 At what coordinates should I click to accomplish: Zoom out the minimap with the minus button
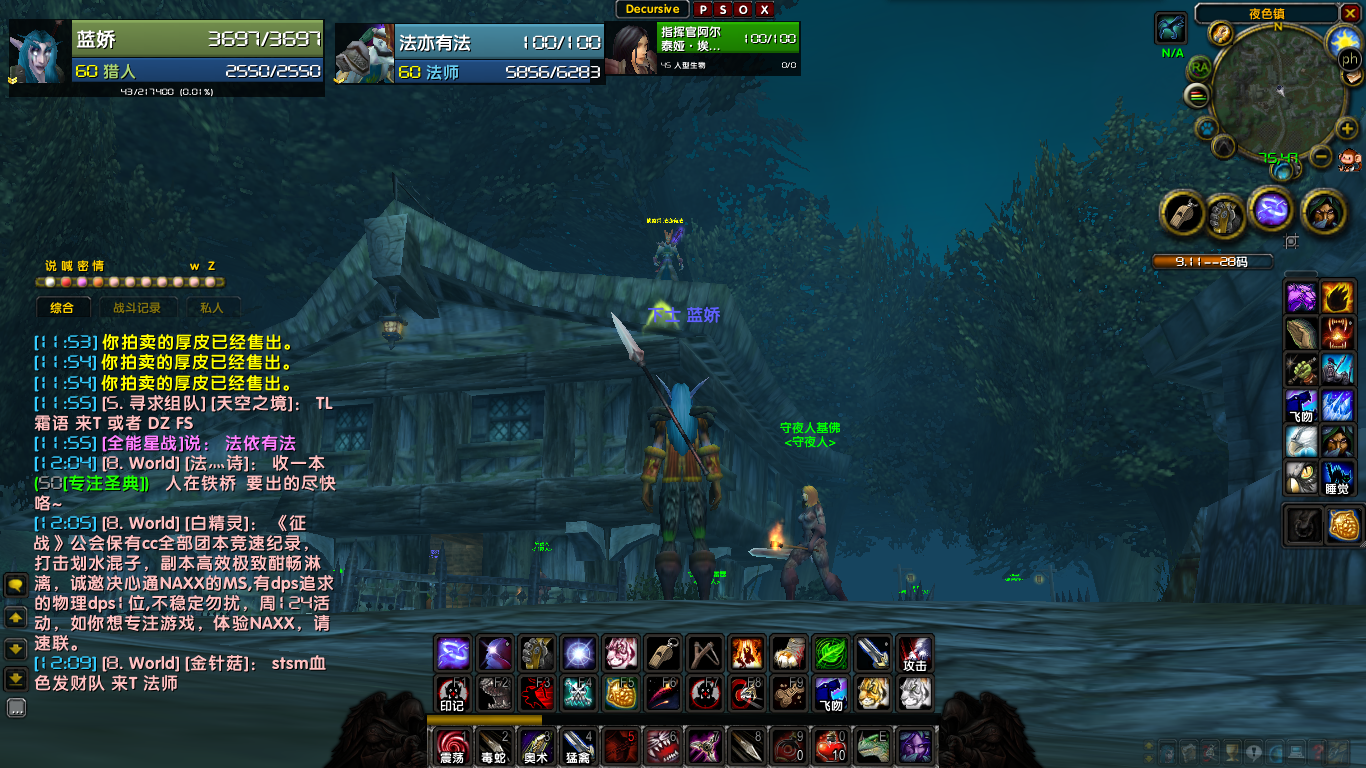click(1322, 157)
